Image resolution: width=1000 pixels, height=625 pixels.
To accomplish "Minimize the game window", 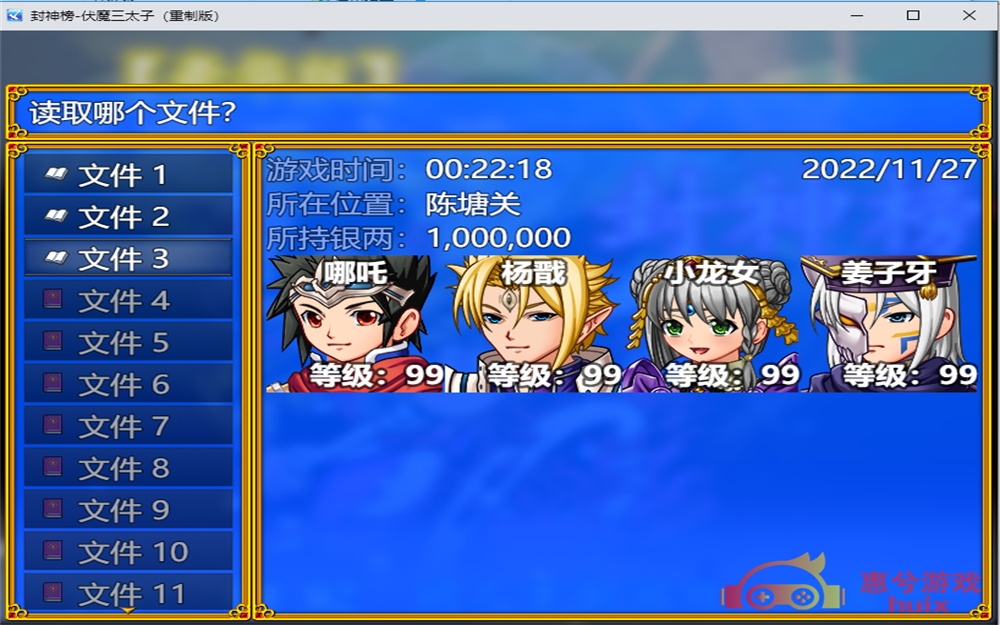I will pos(856,15).
